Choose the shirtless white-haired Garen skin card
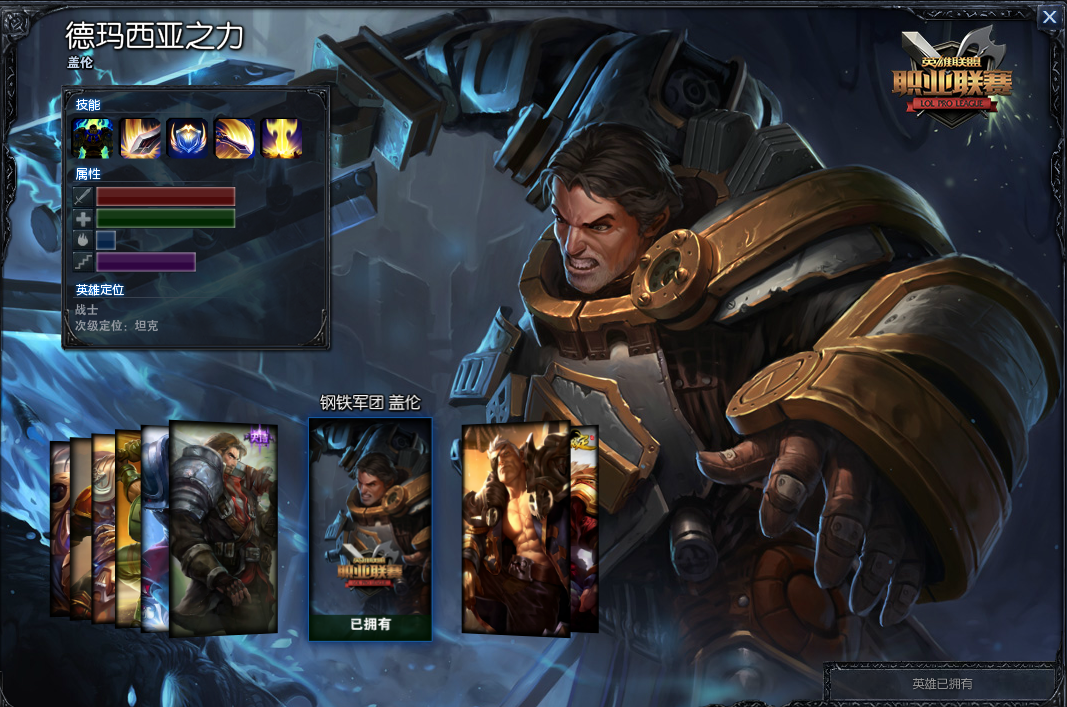The height and width of the screenshot is (707, 1067). [x=514, y=530]
